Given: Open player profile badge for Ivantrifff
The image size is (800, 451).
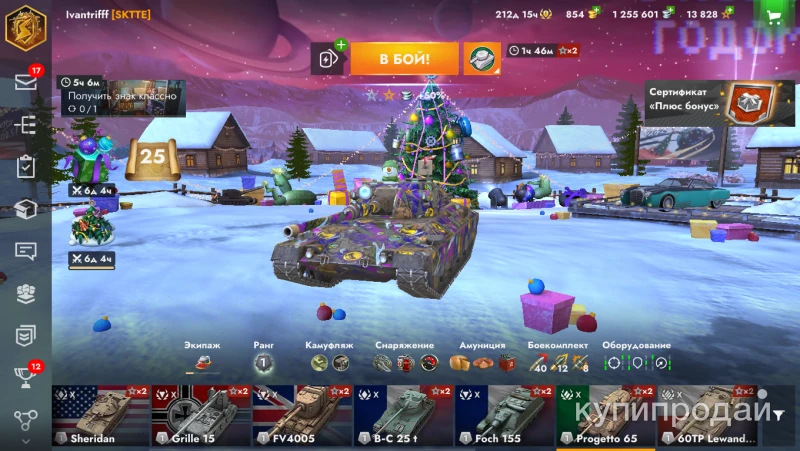Looking at the screenshot, I should [26, 27].
